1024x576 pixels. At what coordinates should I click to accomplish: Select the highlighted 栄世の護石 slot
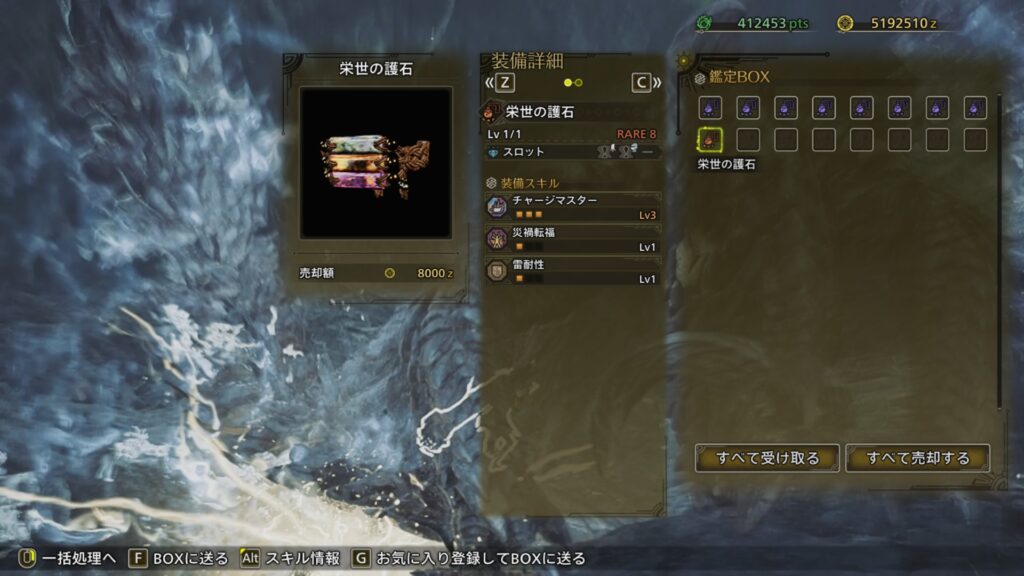click(709, 140)
